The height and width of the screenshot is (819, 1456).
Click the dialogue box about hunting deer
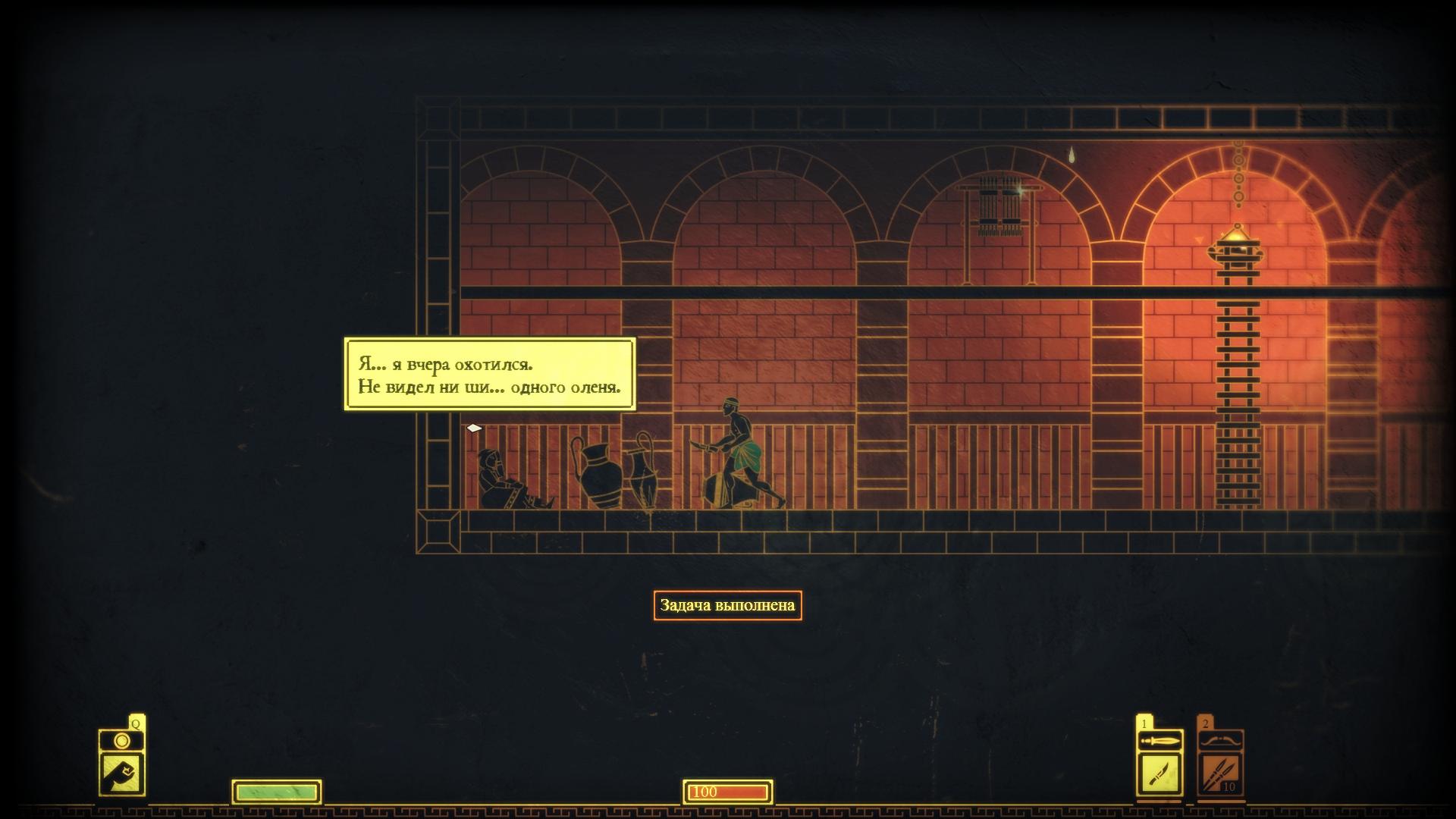[x=490, y=375]
